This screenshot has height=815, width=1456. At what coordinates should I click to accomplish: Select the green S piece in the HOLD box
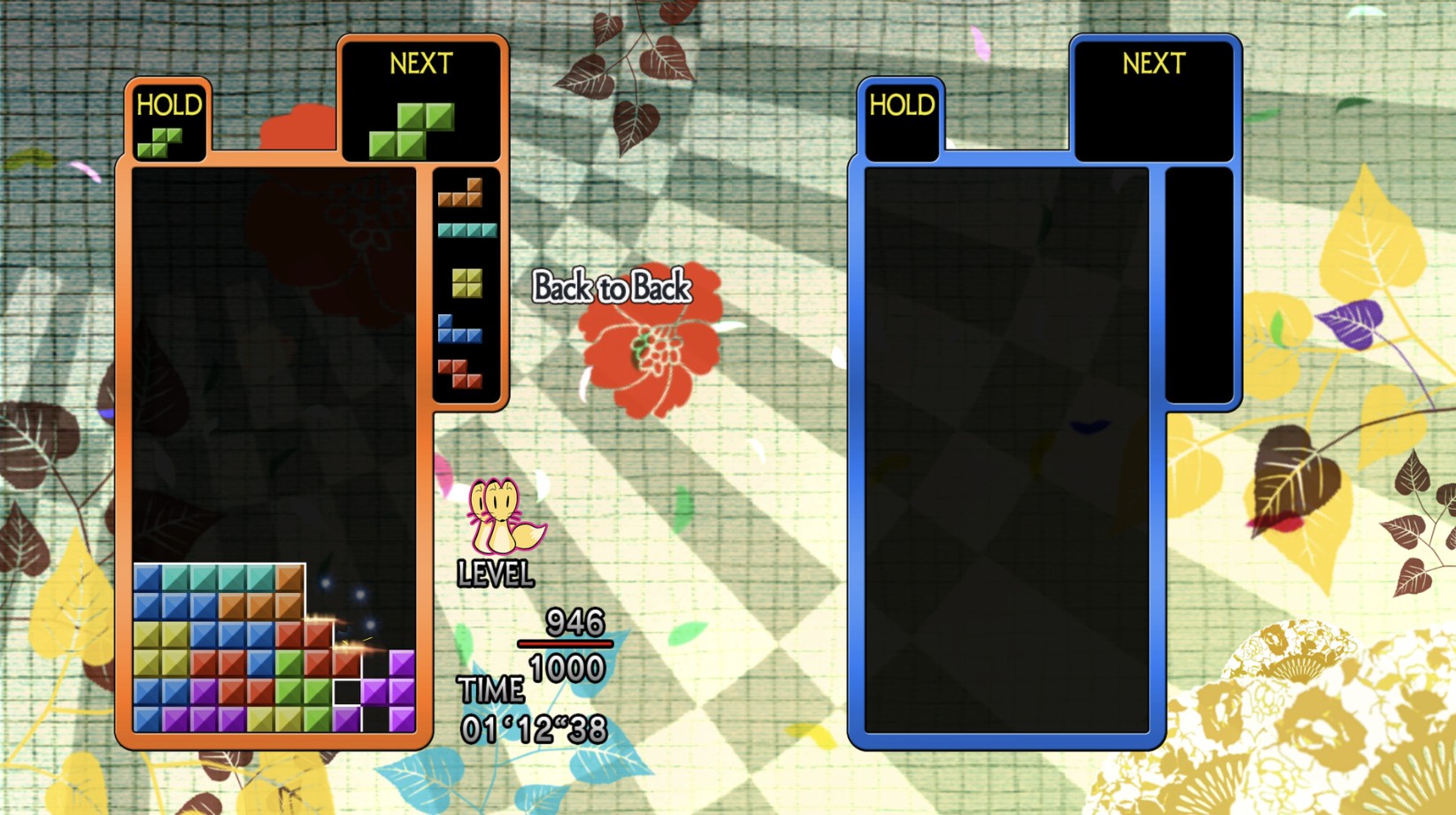tap(160, 142)
